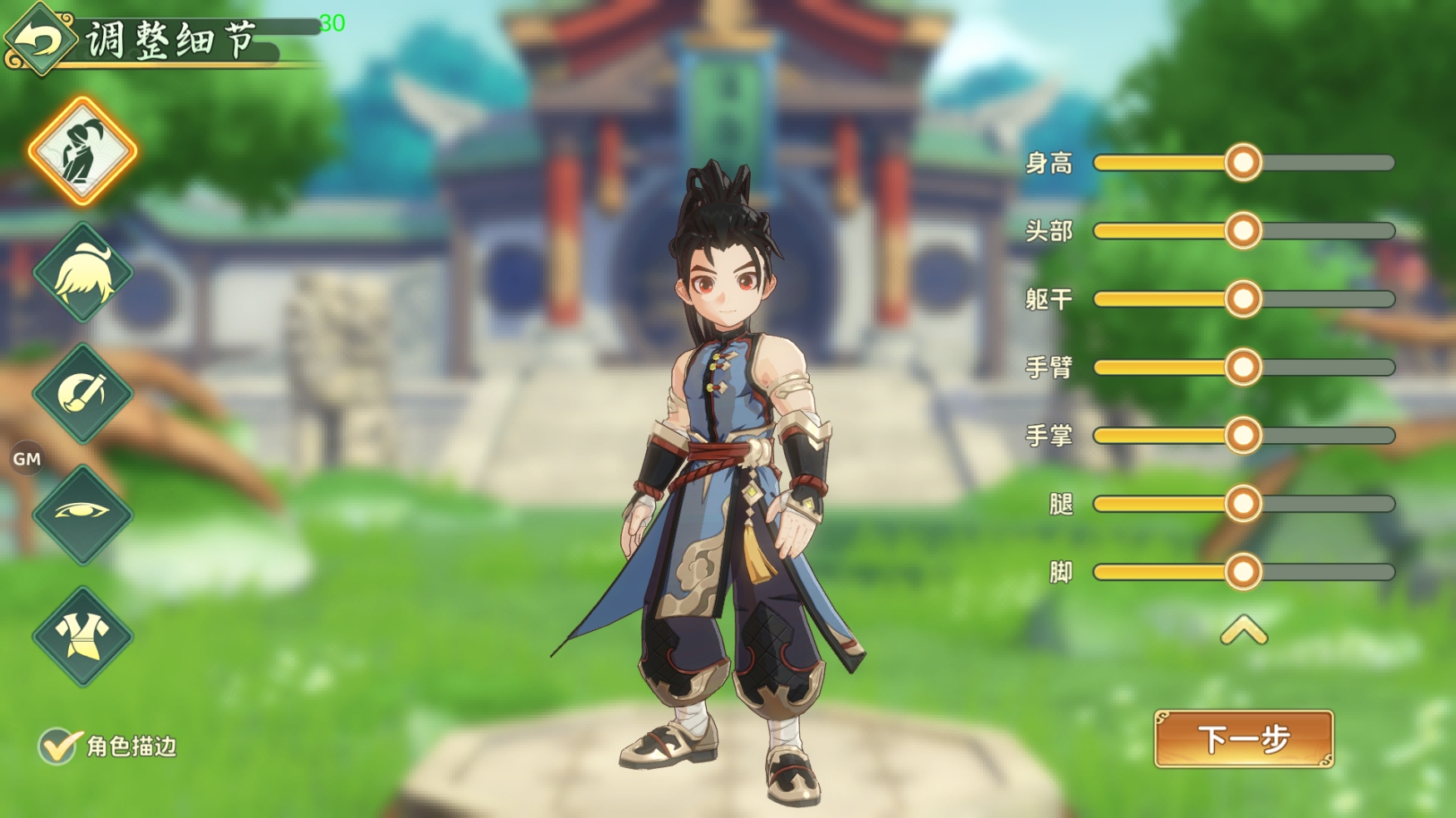Click the green 30 counter text
Viewport: 1456px width, 818px height.
click(333, 21)
